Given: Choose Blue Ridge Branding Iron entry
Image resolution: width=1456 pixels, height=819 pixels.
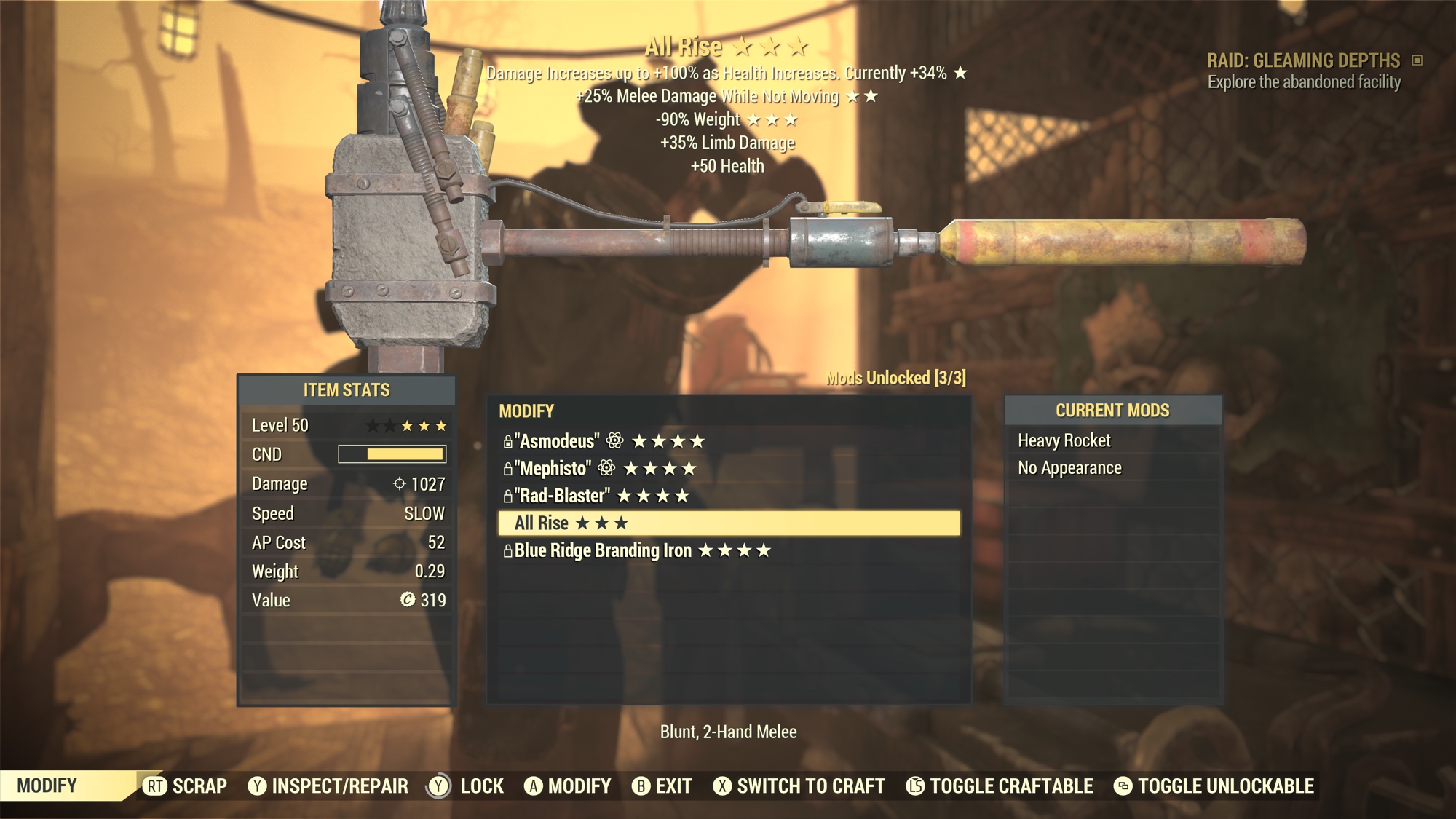Looking at the screenshot, I should click(636, 551).
